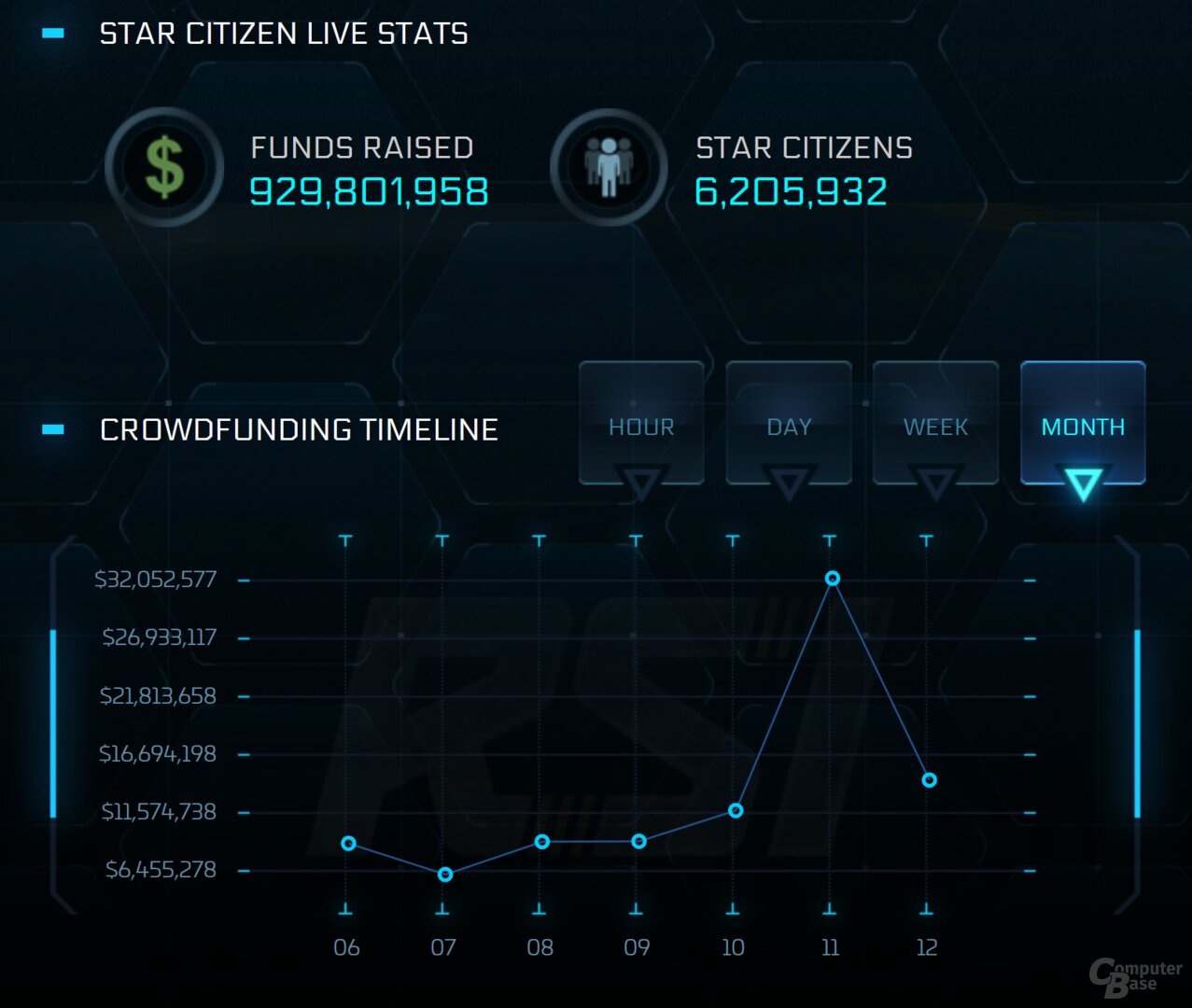Click the month 07 lowest data point
Viewport: 1192px width, 1008px height.
coord(445,875)
